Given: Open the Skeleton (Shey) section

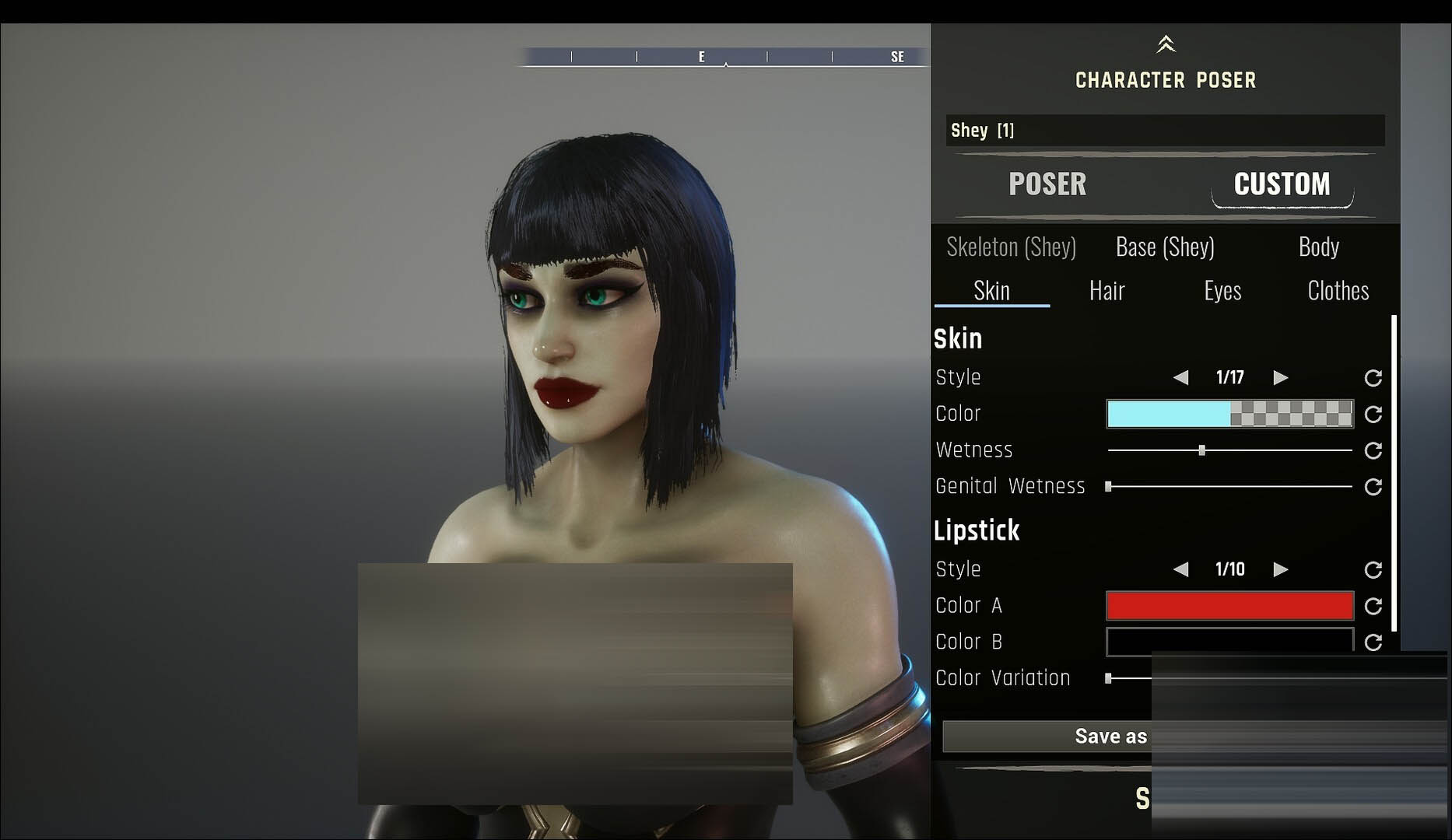Looking at the screenshot, I should tap(1011, 247).
